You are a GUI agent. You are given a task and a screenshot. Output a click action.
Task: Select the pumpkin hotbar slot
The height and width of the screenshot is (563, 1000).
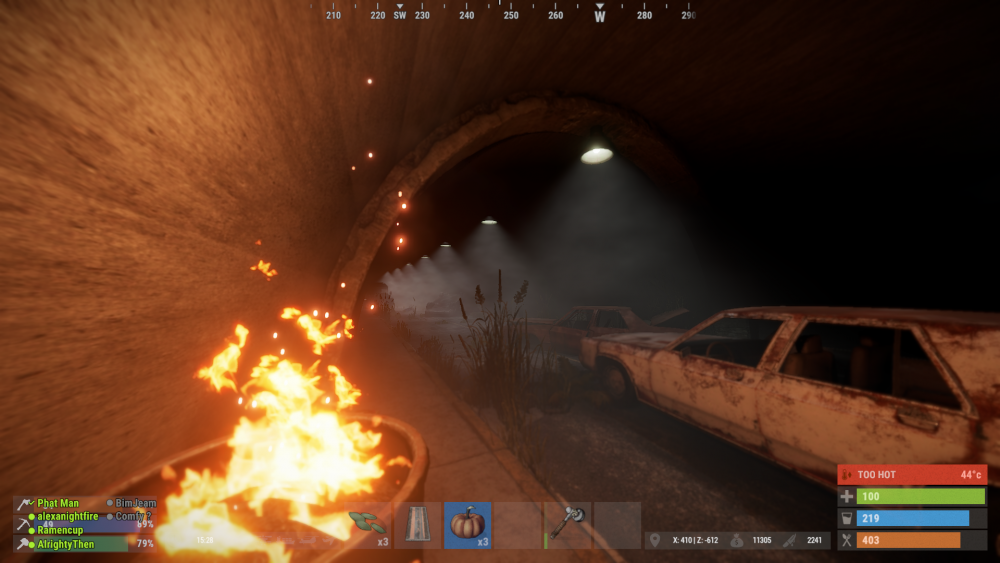(x=467, y=525)
